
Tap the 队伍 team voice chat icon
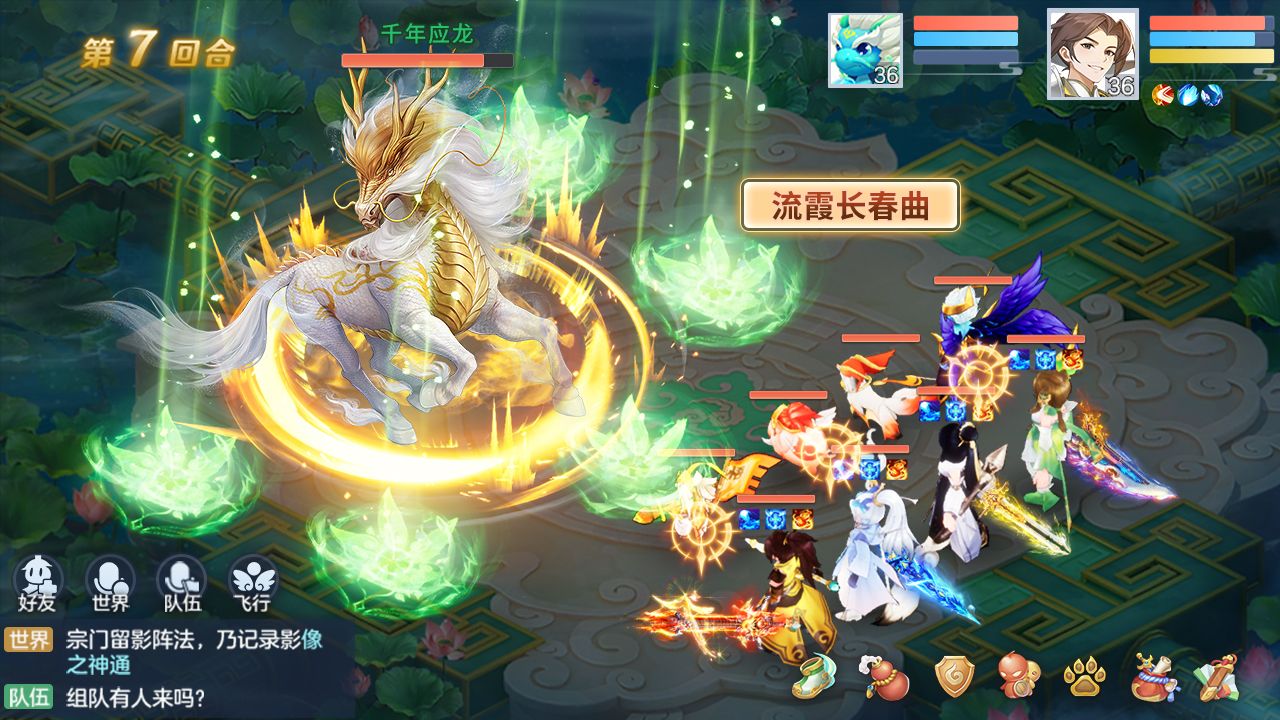coord(181,581)
